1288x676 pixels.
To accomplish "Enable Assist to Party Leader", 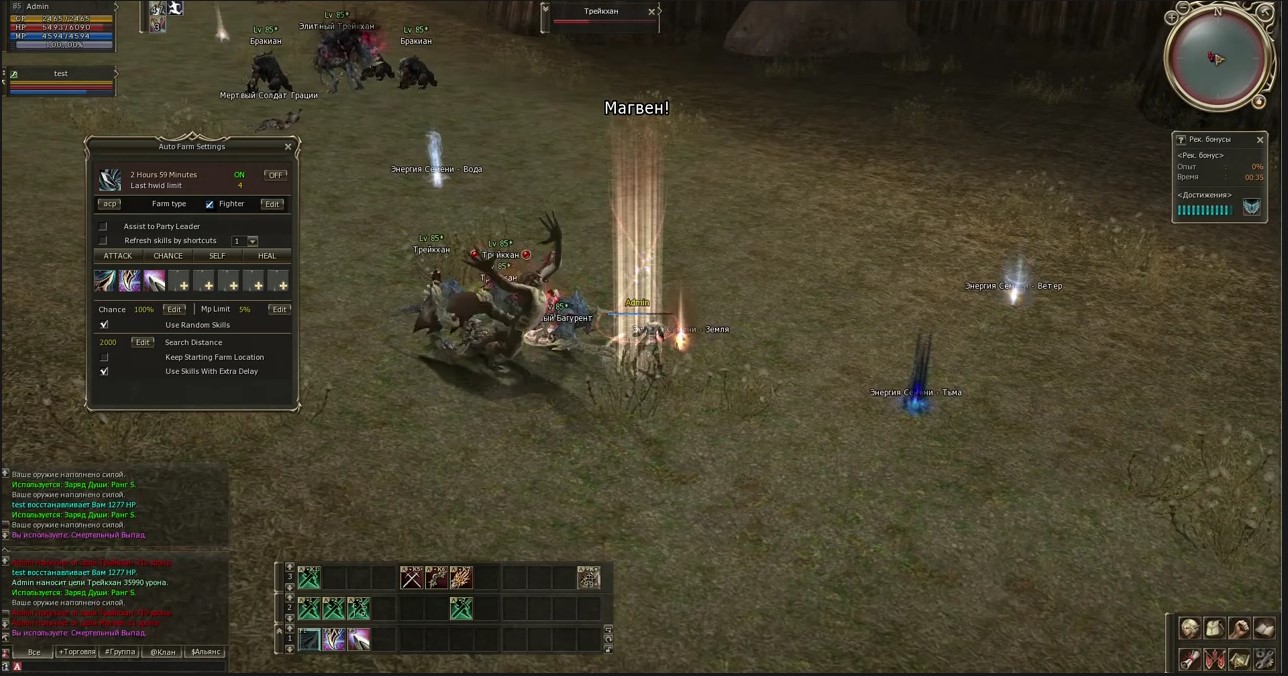I will coord(103,227).
